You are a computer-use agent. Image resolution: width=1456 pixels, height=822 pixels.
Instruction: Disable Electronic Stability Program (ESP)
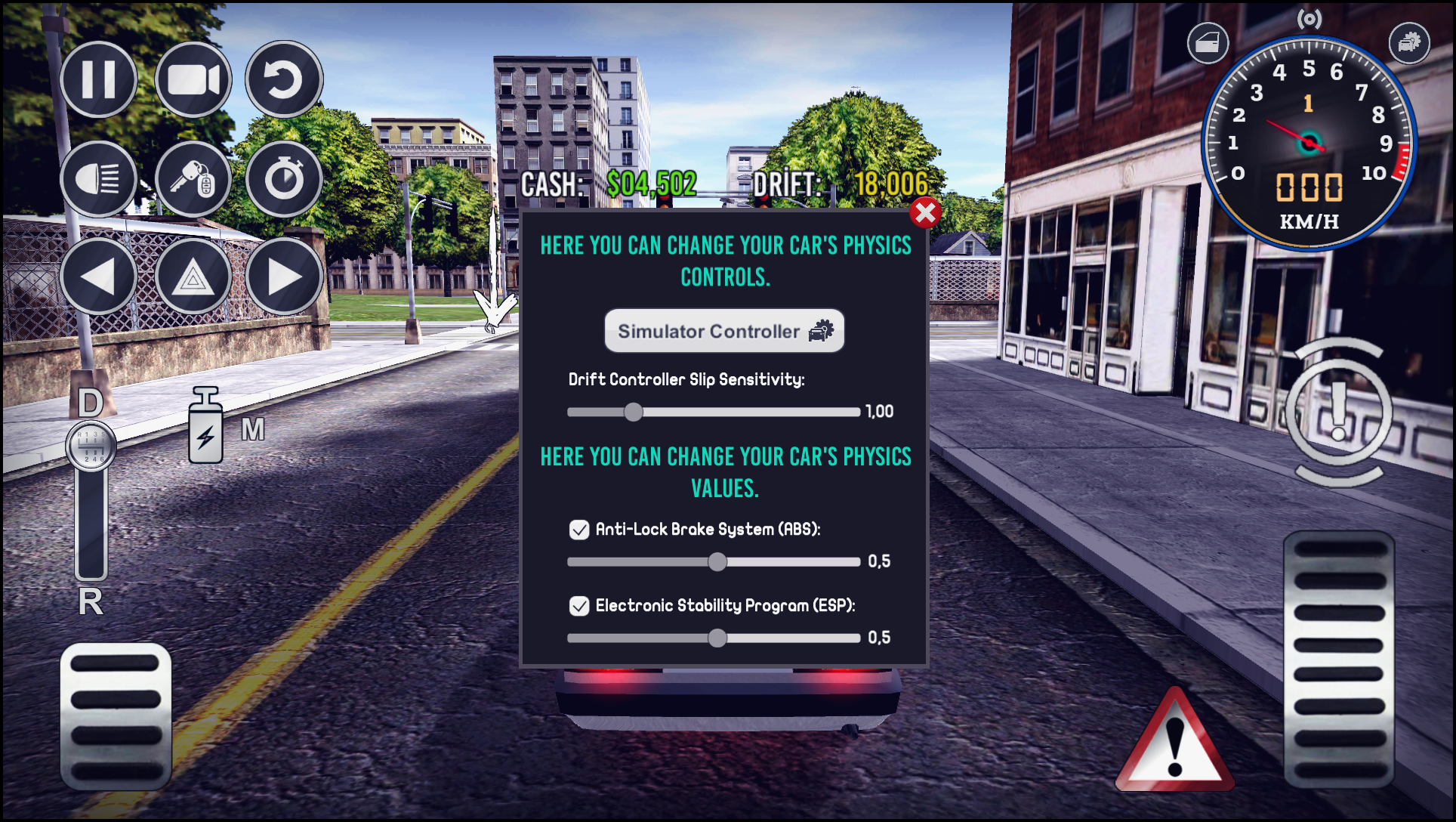[x=578, y=605]
